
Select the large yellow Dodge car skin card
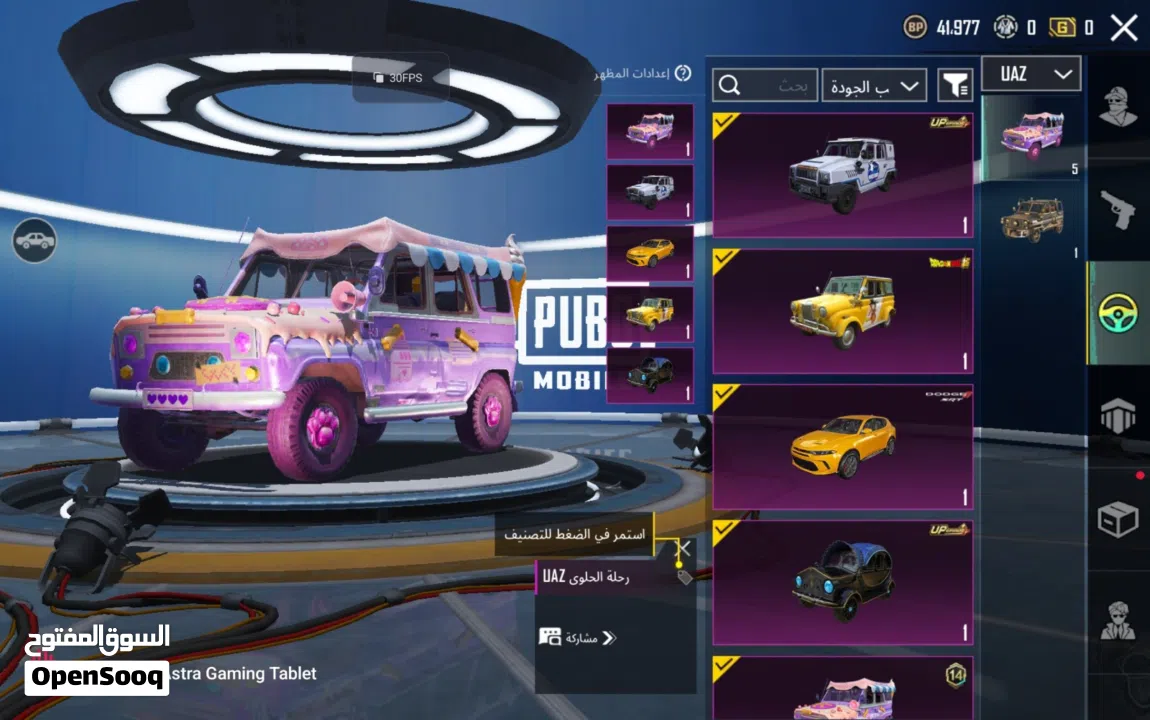coord(842,447)
